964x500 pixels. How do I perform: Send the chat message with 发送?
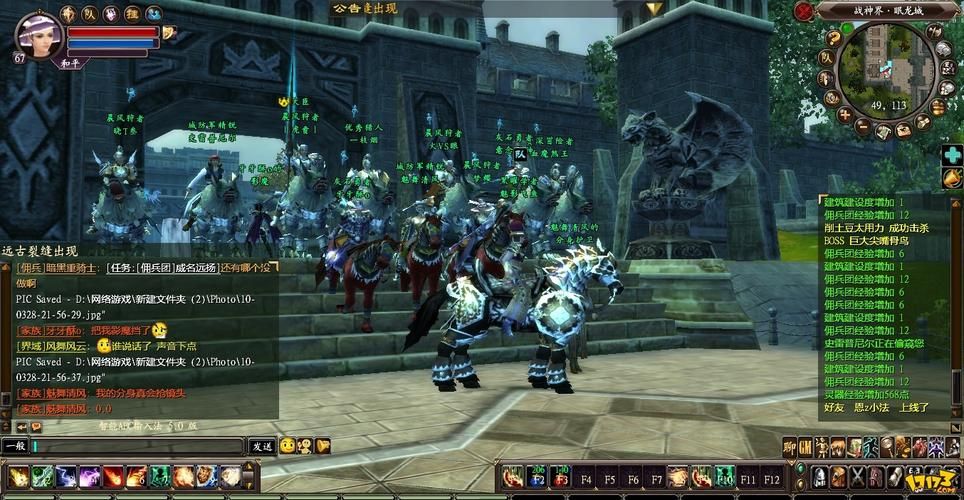[x=262, y=447]
